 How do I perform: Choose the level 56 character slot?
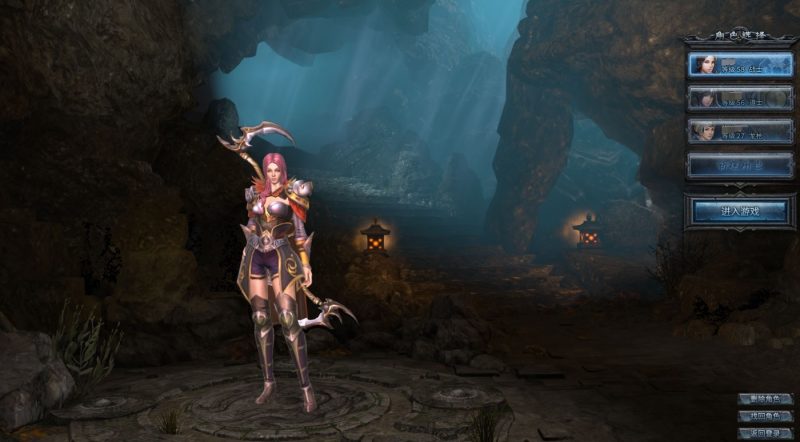click(740, 98)
